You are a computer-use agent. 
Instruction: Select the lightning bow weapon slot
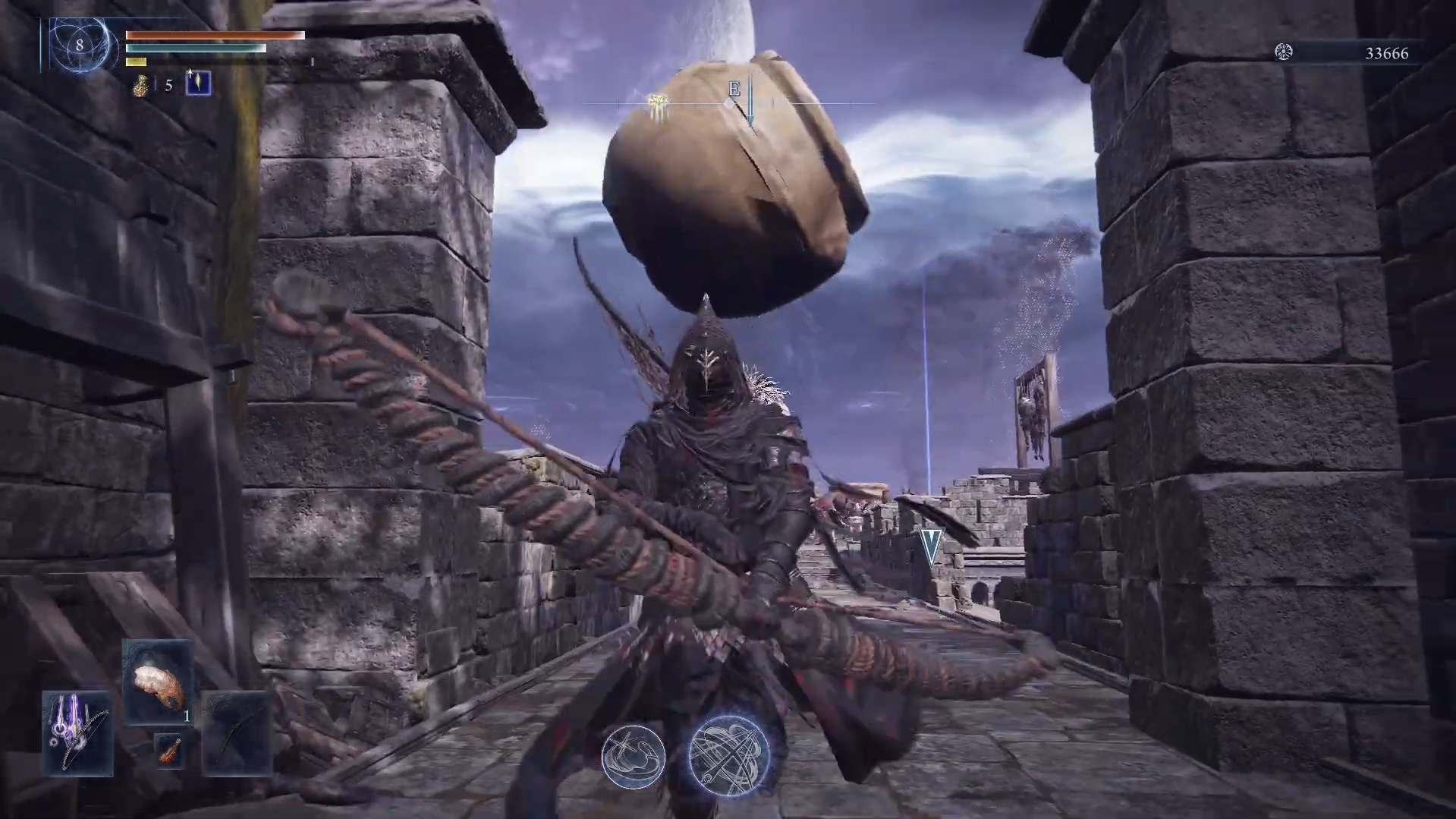tap(78, 732)
